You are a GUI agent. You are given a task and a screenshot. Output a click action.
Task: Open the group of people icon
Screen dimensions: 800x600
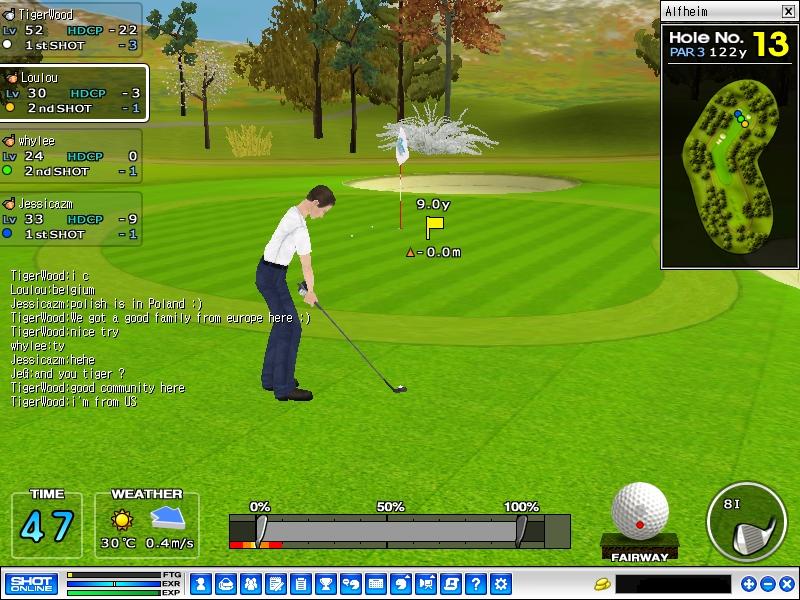point(250,583)
